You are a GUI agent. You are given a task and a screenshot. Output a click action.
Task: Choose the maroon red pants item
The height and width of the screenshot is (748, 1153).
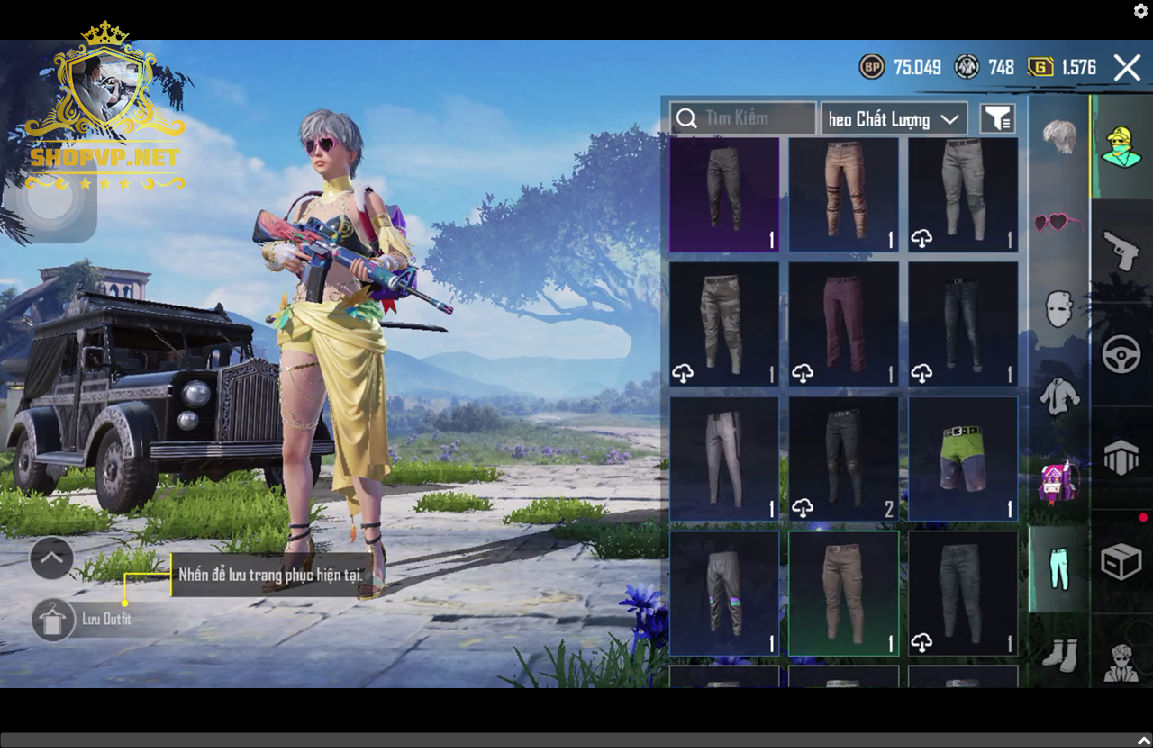843,324
